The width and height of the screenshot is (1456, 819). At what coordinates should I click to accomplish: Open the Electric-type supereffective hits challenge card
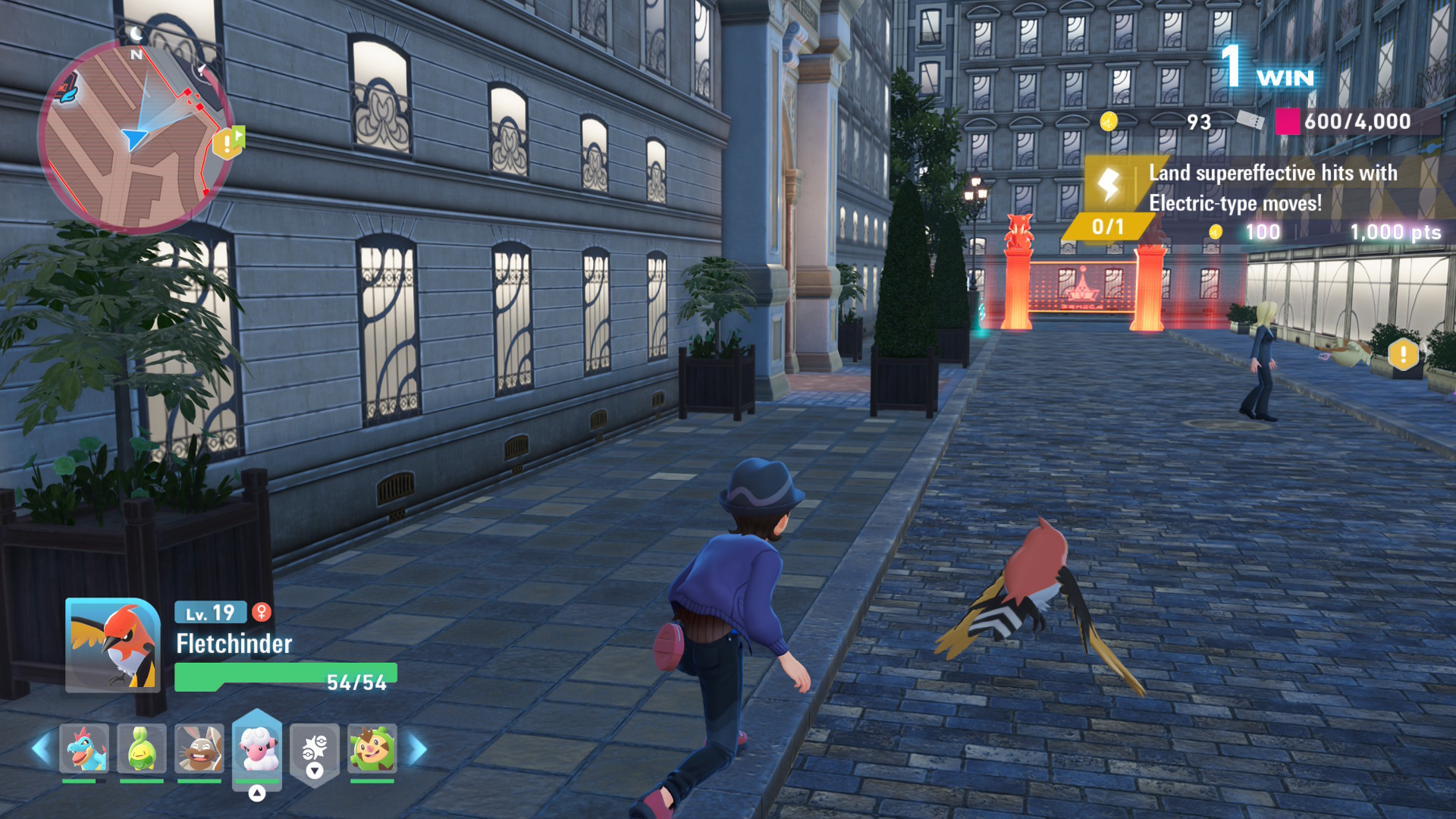(x=1259, y=199)
